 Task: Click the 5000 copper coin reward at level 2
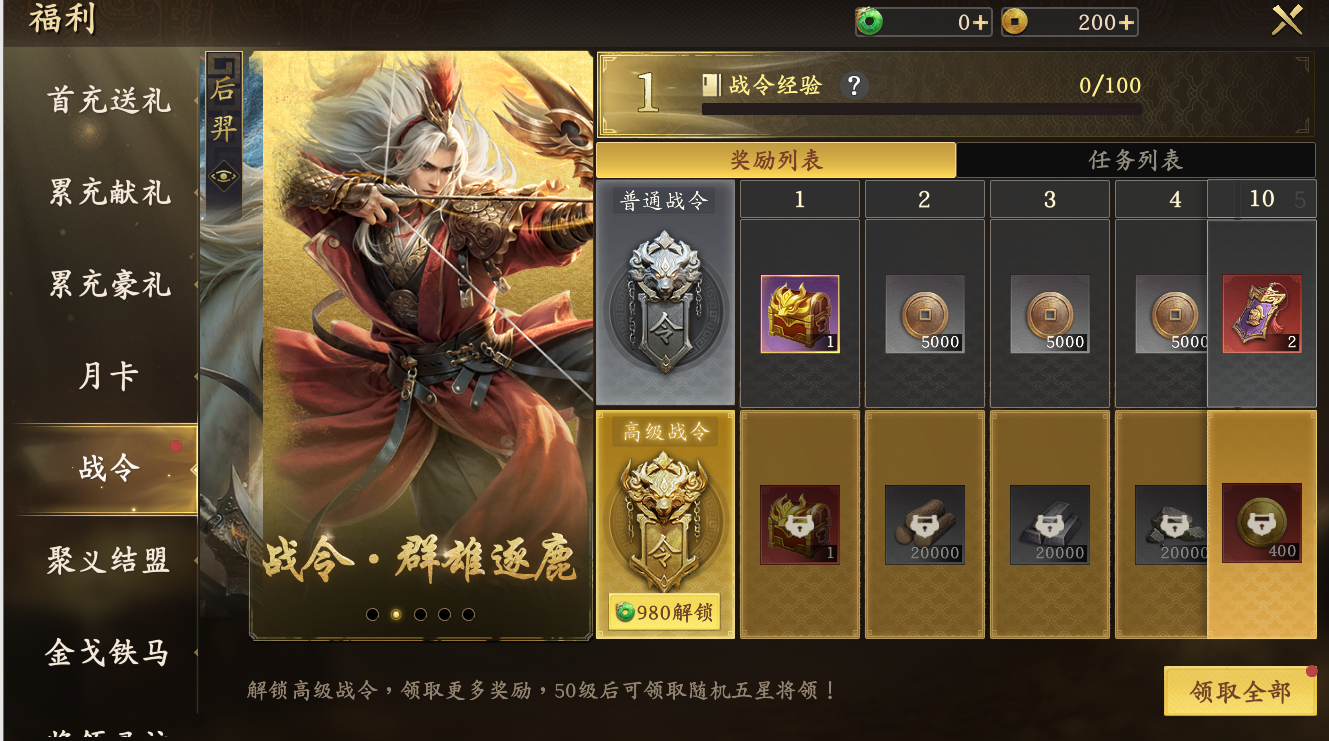click(924, 315)
